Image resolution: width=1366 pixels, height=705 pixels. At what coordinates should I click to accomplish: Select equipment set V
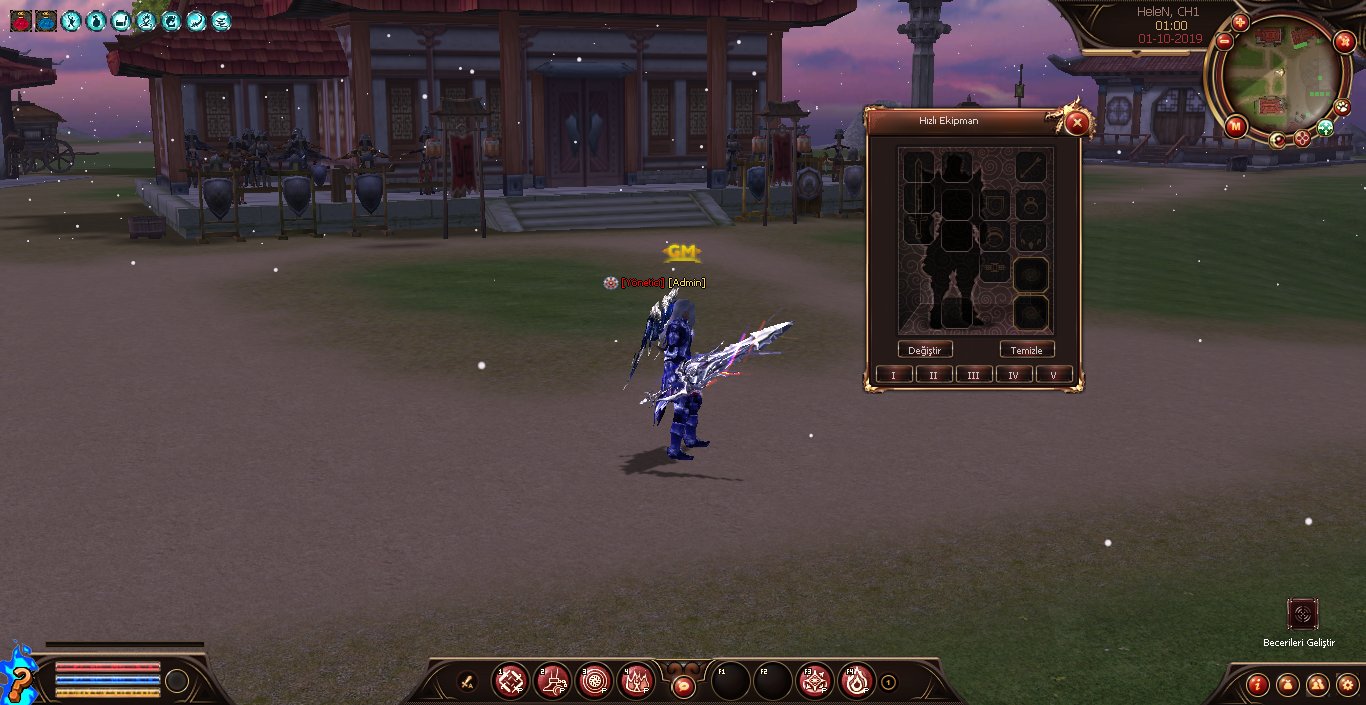[x=1053, y=375]
